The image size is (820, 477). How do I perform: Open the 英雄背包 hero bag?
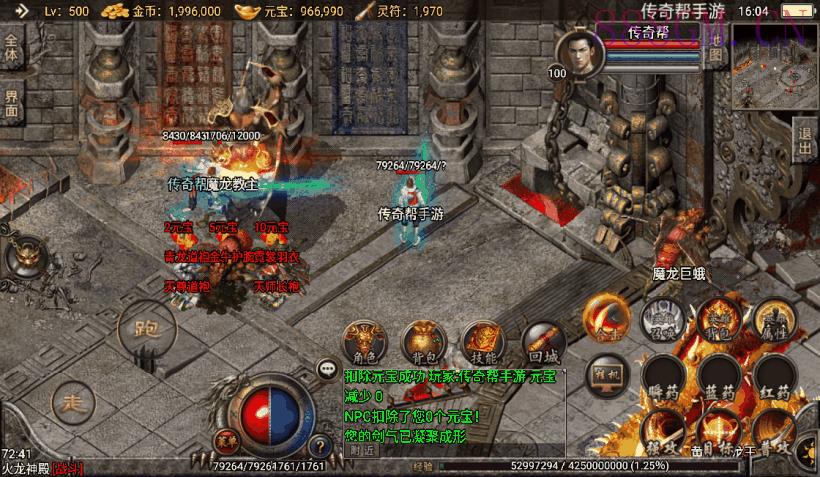[716, 320]
